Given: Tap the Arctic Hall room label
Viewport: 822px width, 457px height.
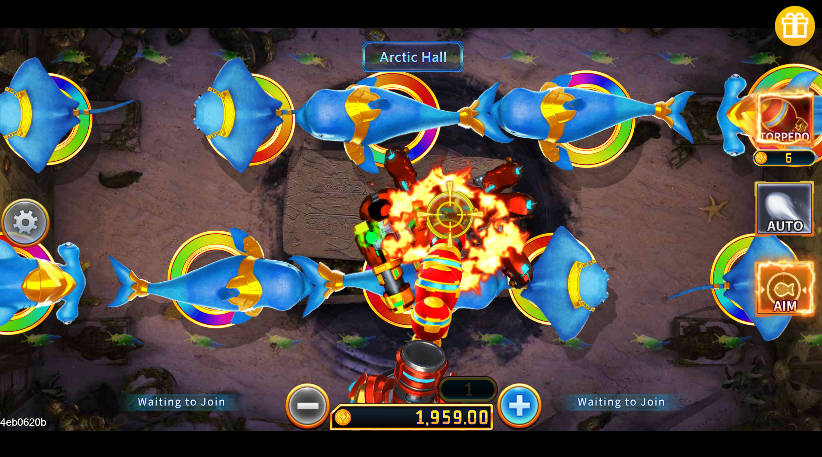Looking at the screenshot, I should (x=413, y=57).
